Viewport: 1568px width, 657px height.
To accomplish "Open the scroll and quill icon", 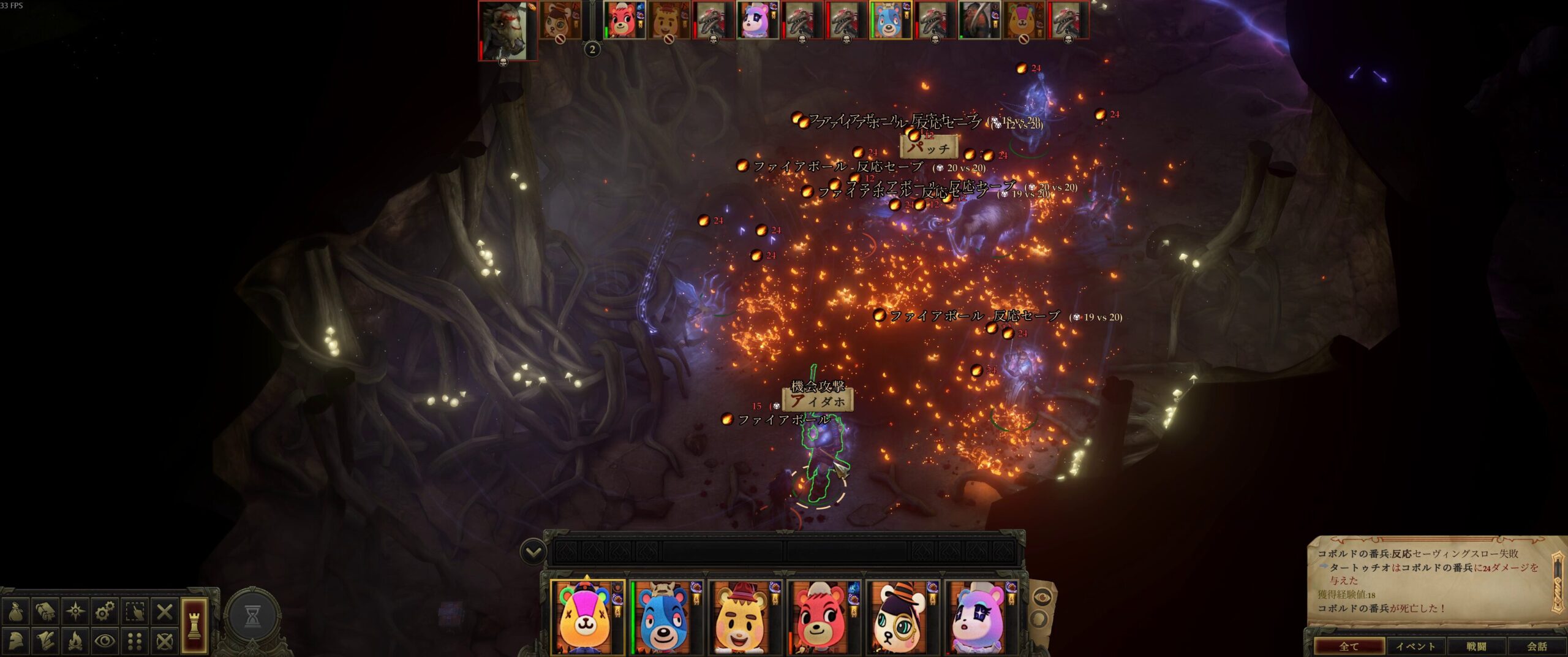I will tap(45, 641).
